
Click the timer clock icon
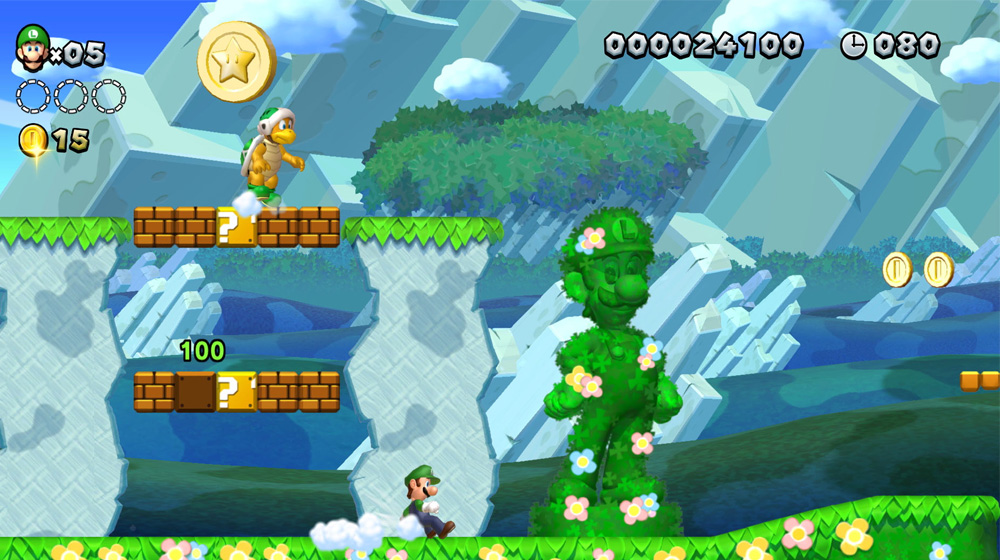point(853,45)
